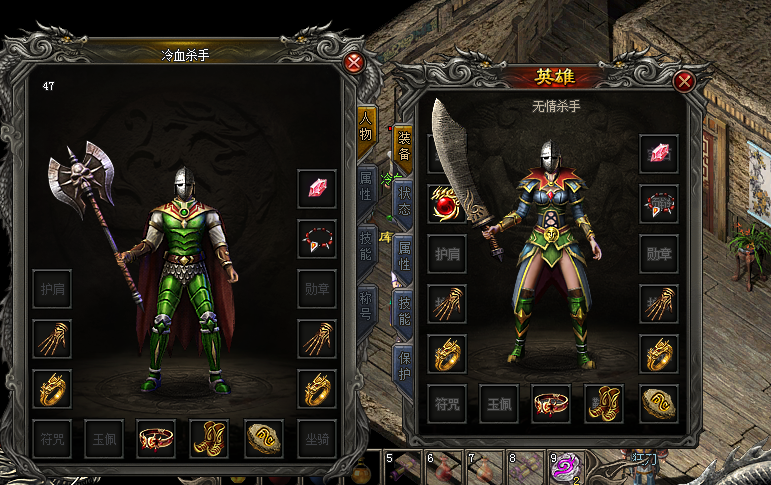The width and height of the screenshot is (771, 485).
Task: Open the hero's 保护 tab
Action: coord(404,365)
